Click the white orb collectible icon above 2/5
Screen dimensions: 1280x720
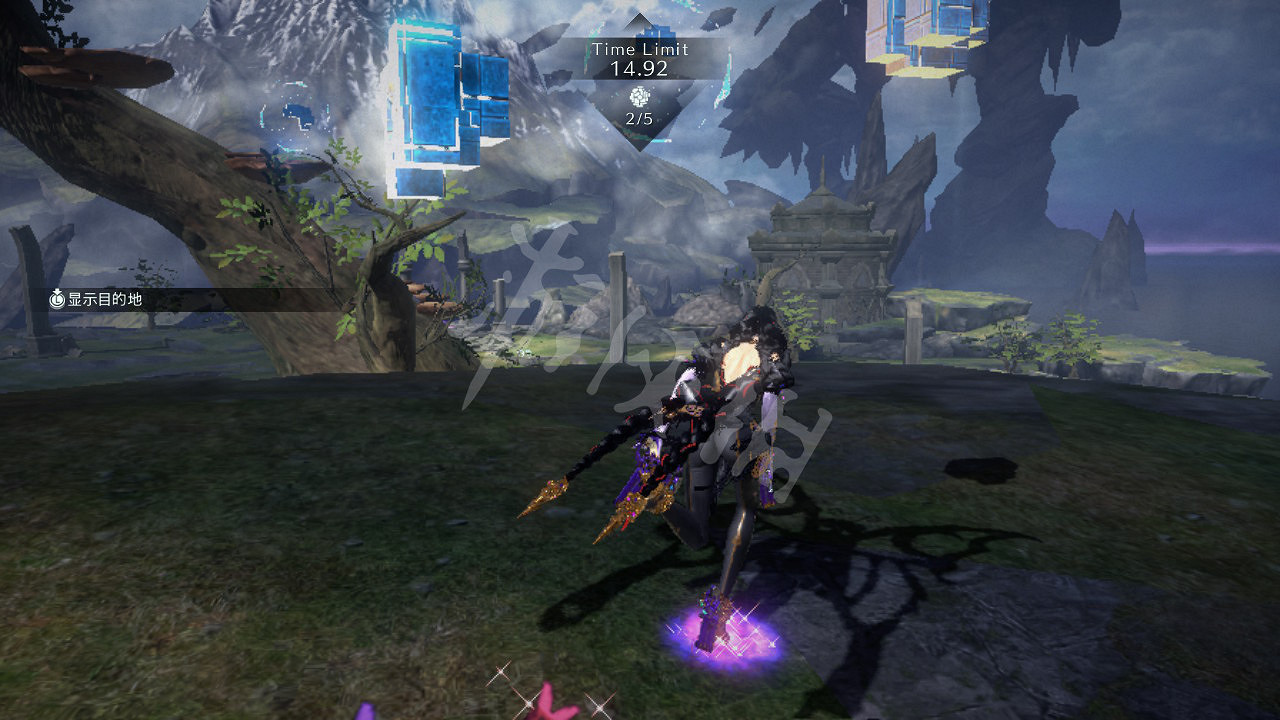(638, 96)
